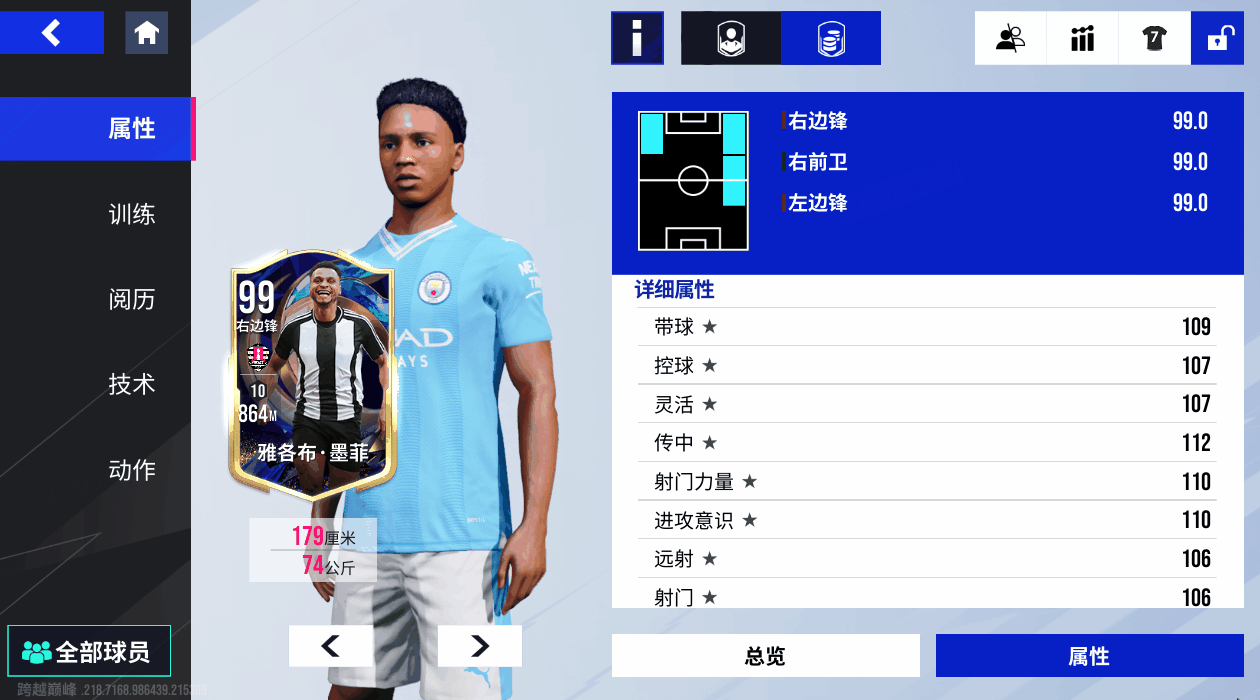Open the number 7 jersey icon
The width and height of the screenshot is (1260, 700).
1154,38
